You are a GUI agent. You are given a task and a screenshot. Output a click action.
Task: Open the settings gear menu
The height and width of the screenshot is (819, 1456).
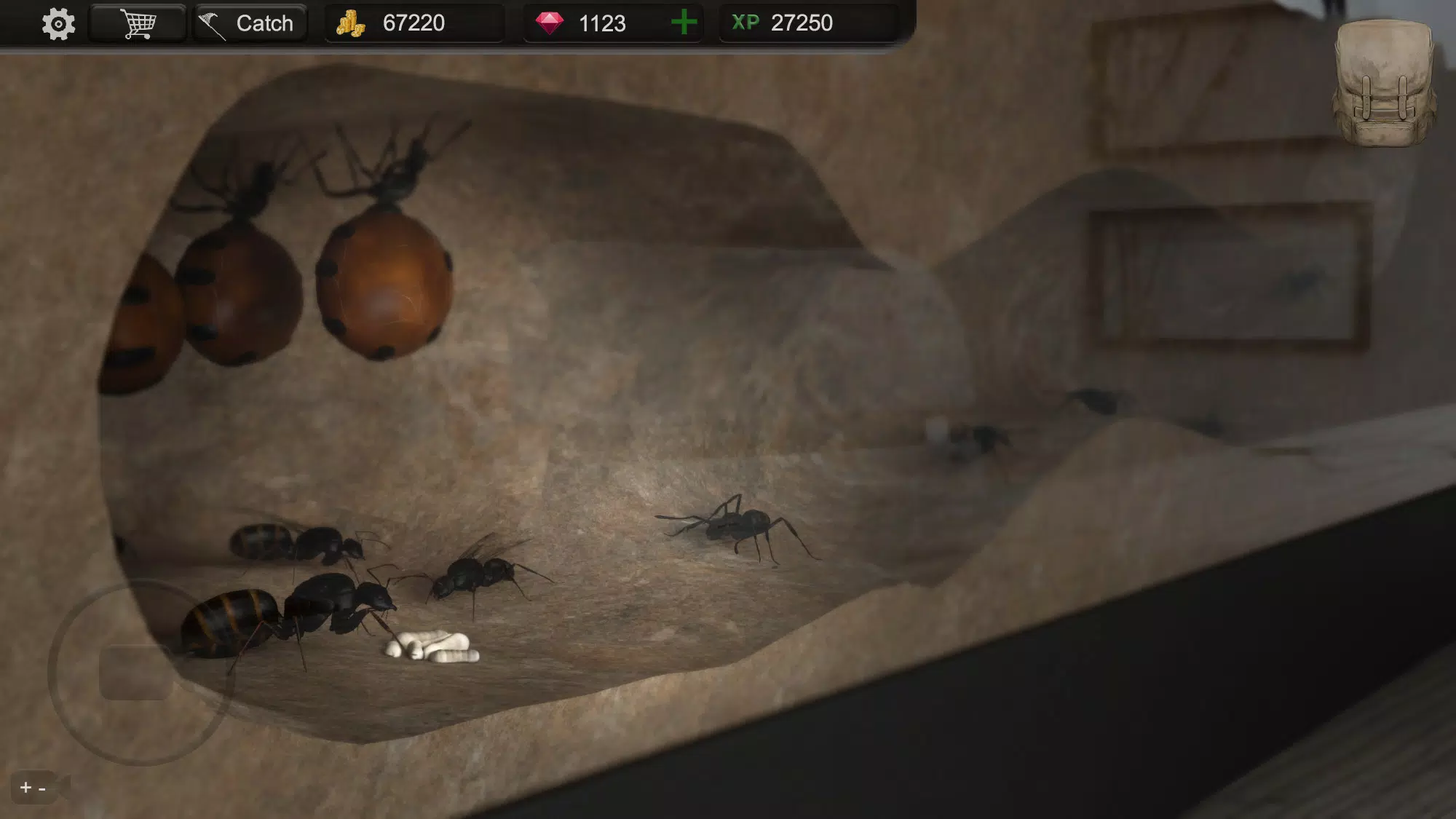(x=58, y=23)
